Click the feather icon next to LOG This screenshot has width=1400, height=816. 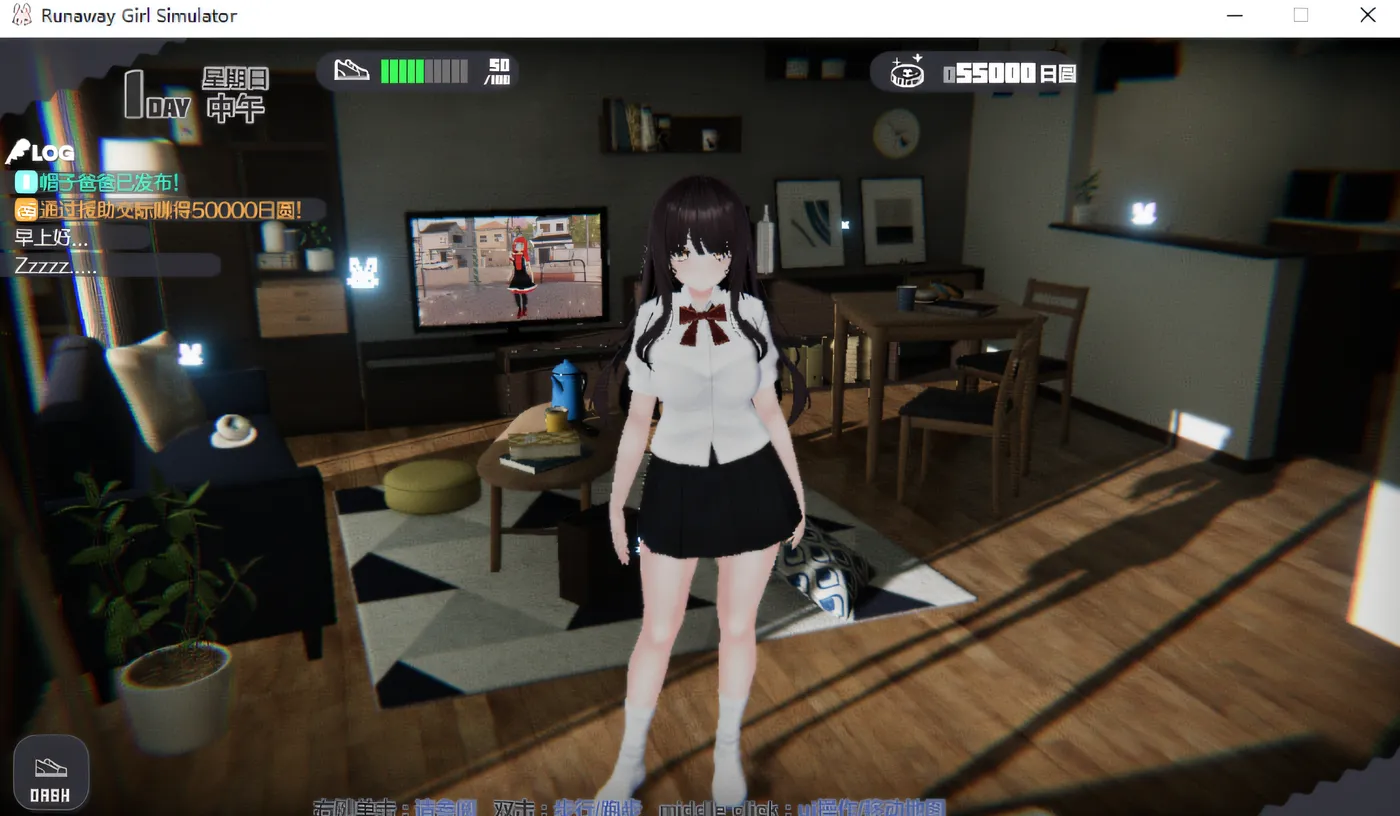[18, 151]
